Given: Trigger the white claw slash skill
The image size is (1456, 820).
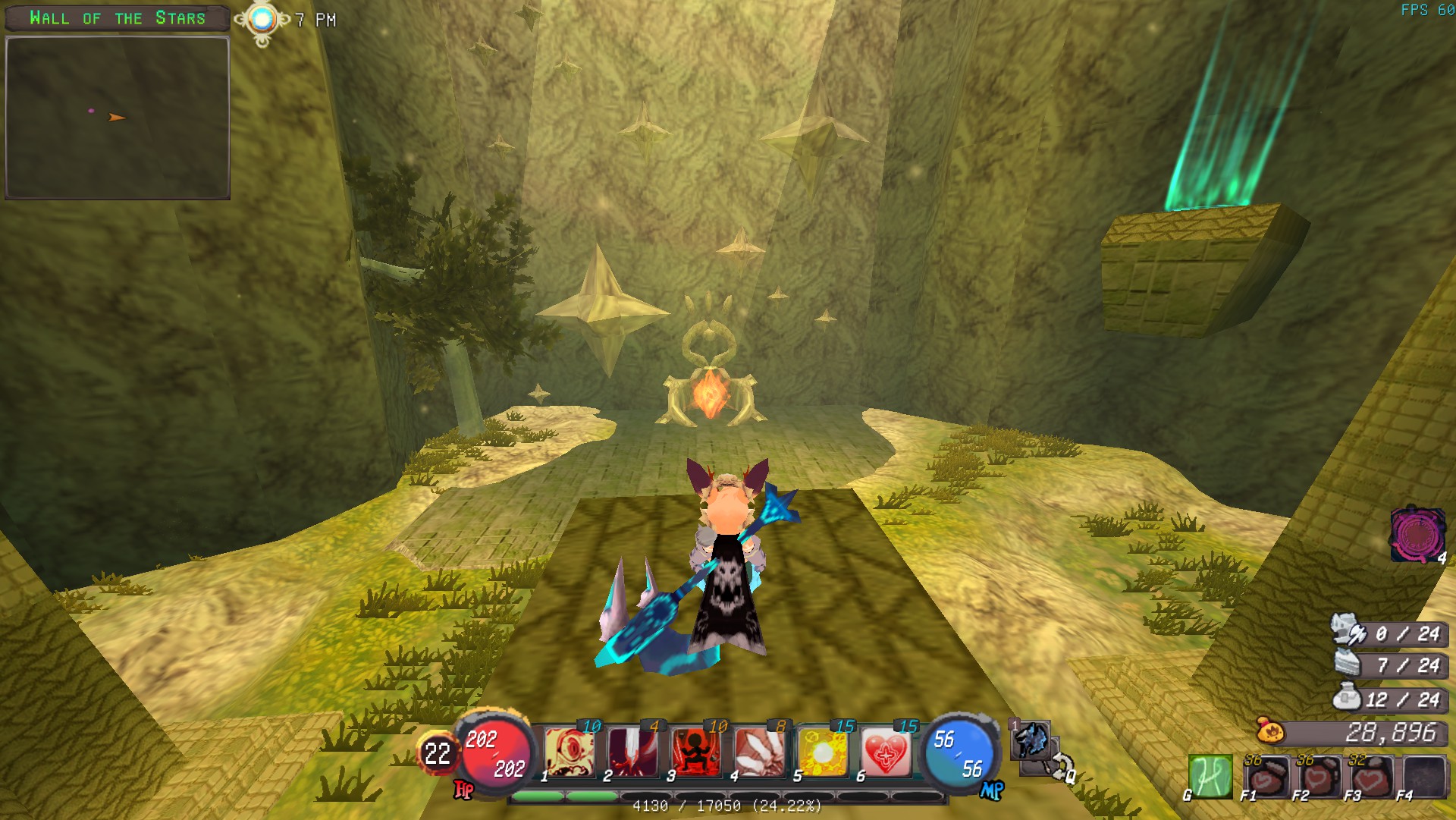Looking at the screenshot, I should 758,752.
